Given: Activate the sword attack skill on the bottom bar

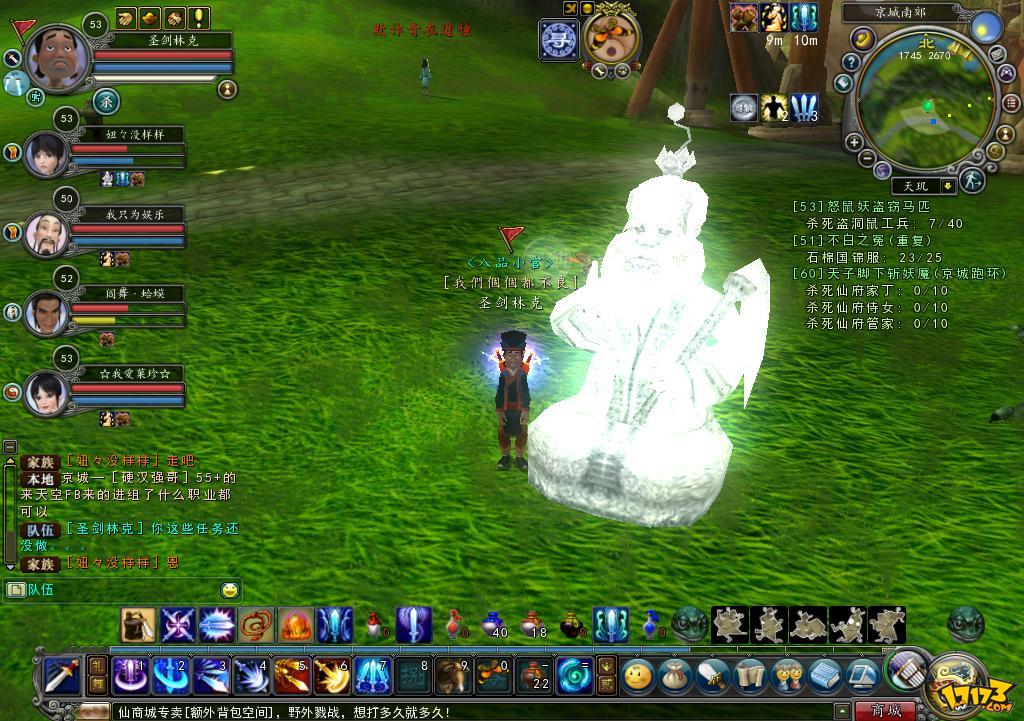Looking at the screenshot, I should [62, 675].
